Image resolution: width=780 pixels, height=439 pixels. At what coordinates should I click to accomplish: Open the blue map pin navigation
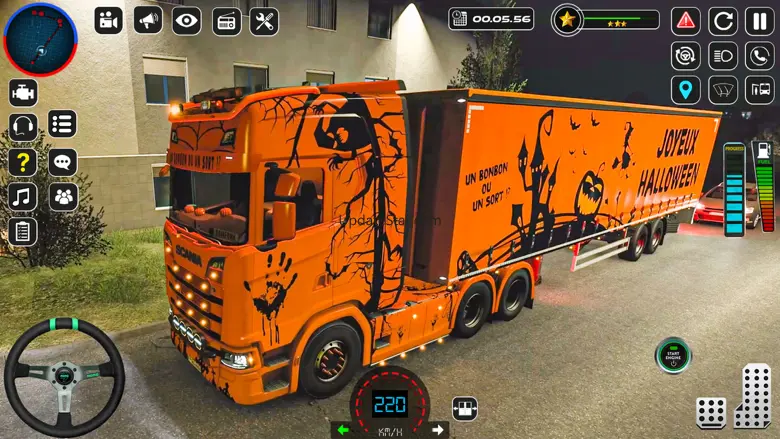685,90
